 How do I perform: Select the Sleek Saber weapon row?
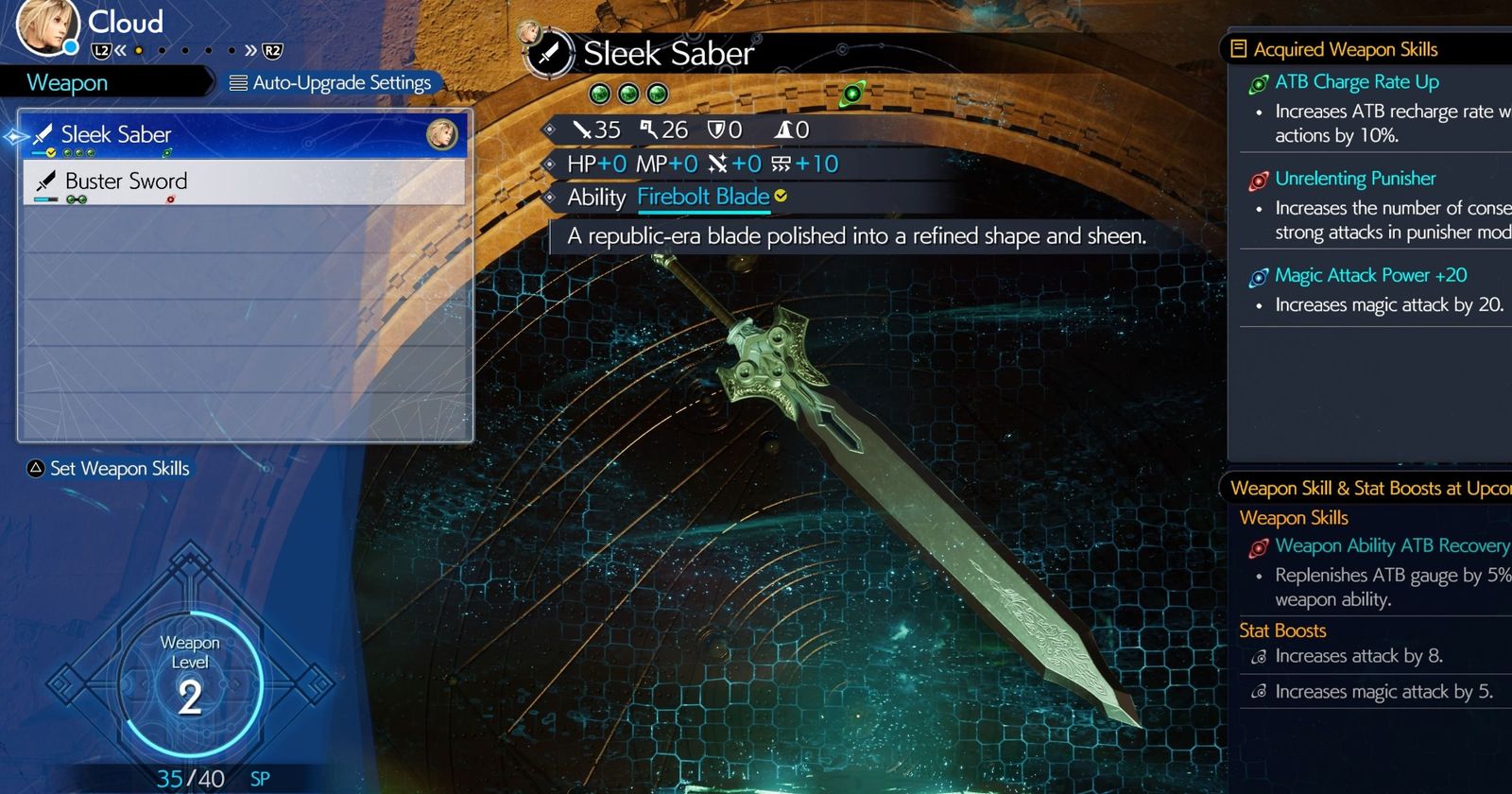[x=244, y=135]
